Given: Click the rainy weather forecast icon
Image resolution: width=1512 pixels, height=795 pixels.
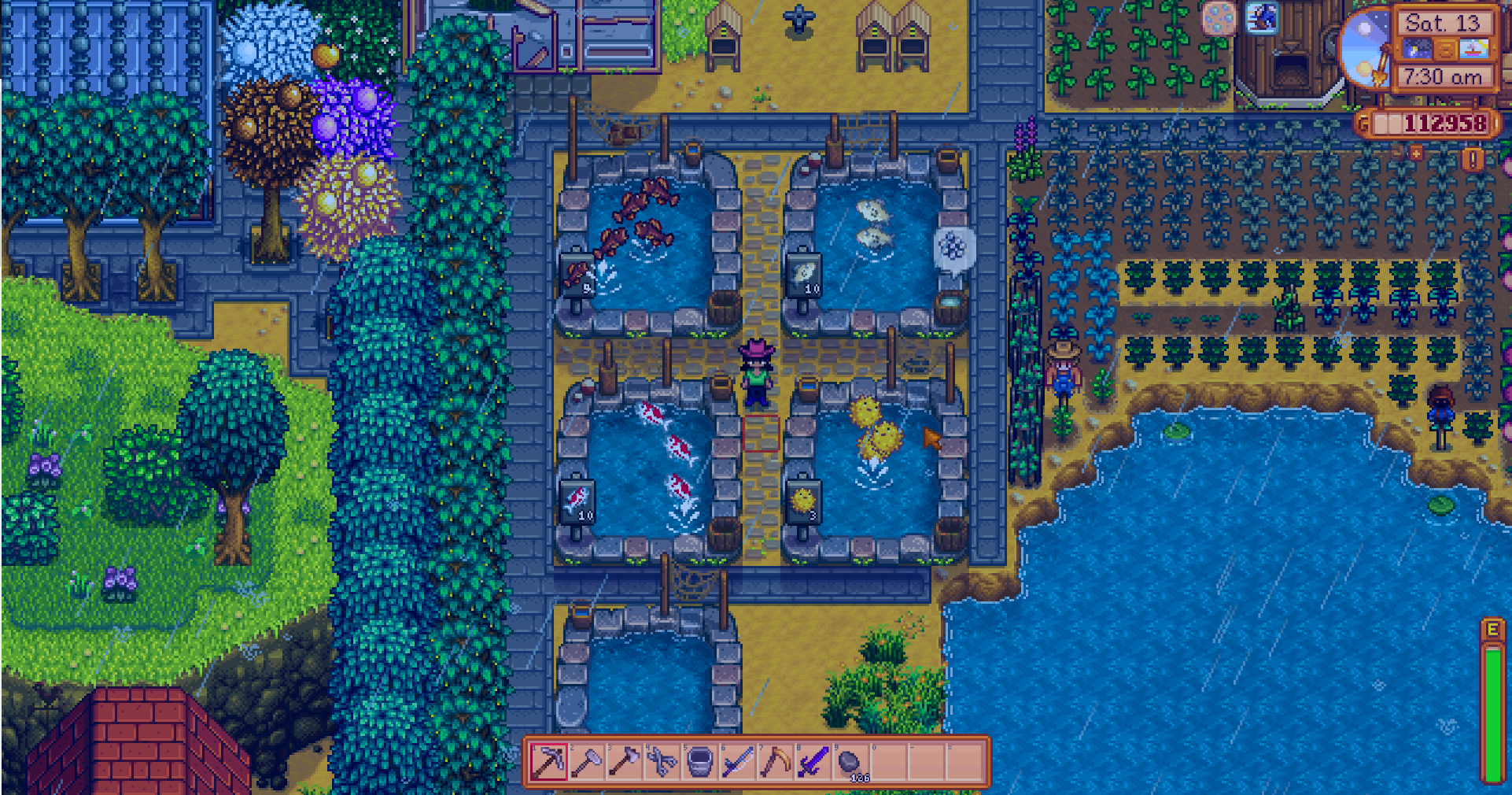Looking at the screenshot, I should (1474, 49).
